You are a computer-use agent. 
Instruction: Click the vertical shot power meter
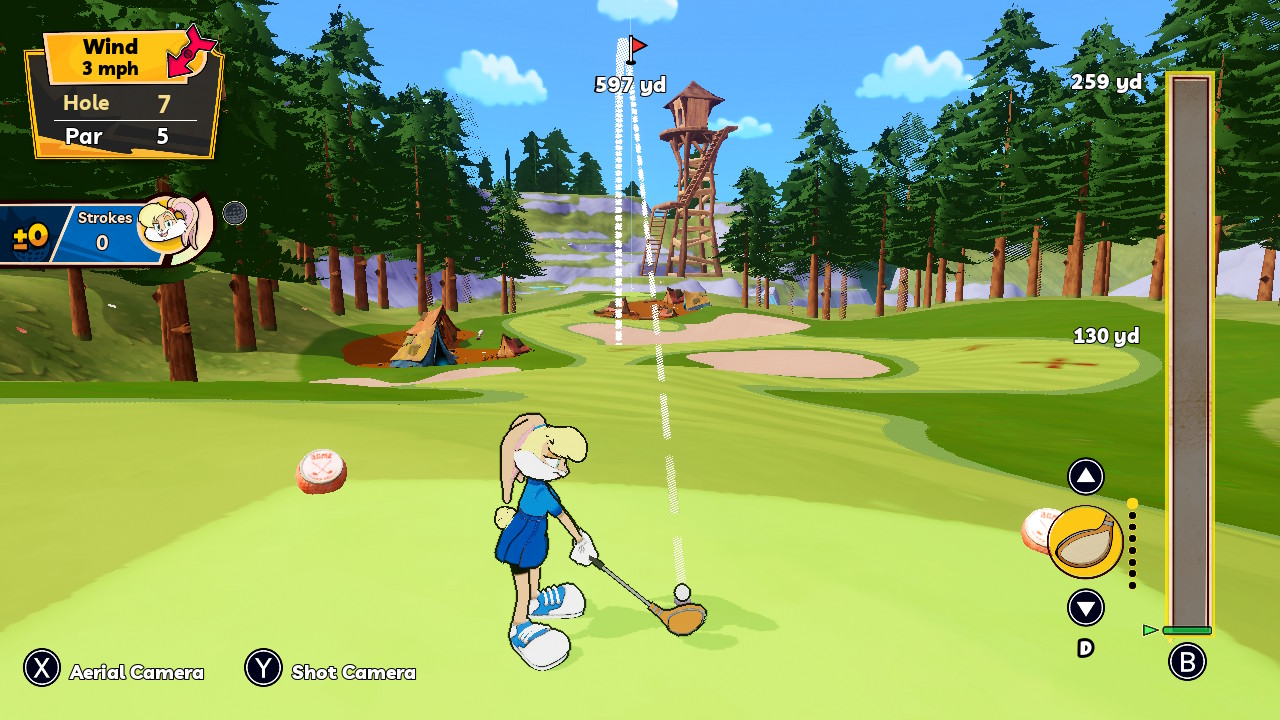(1189, 352)
